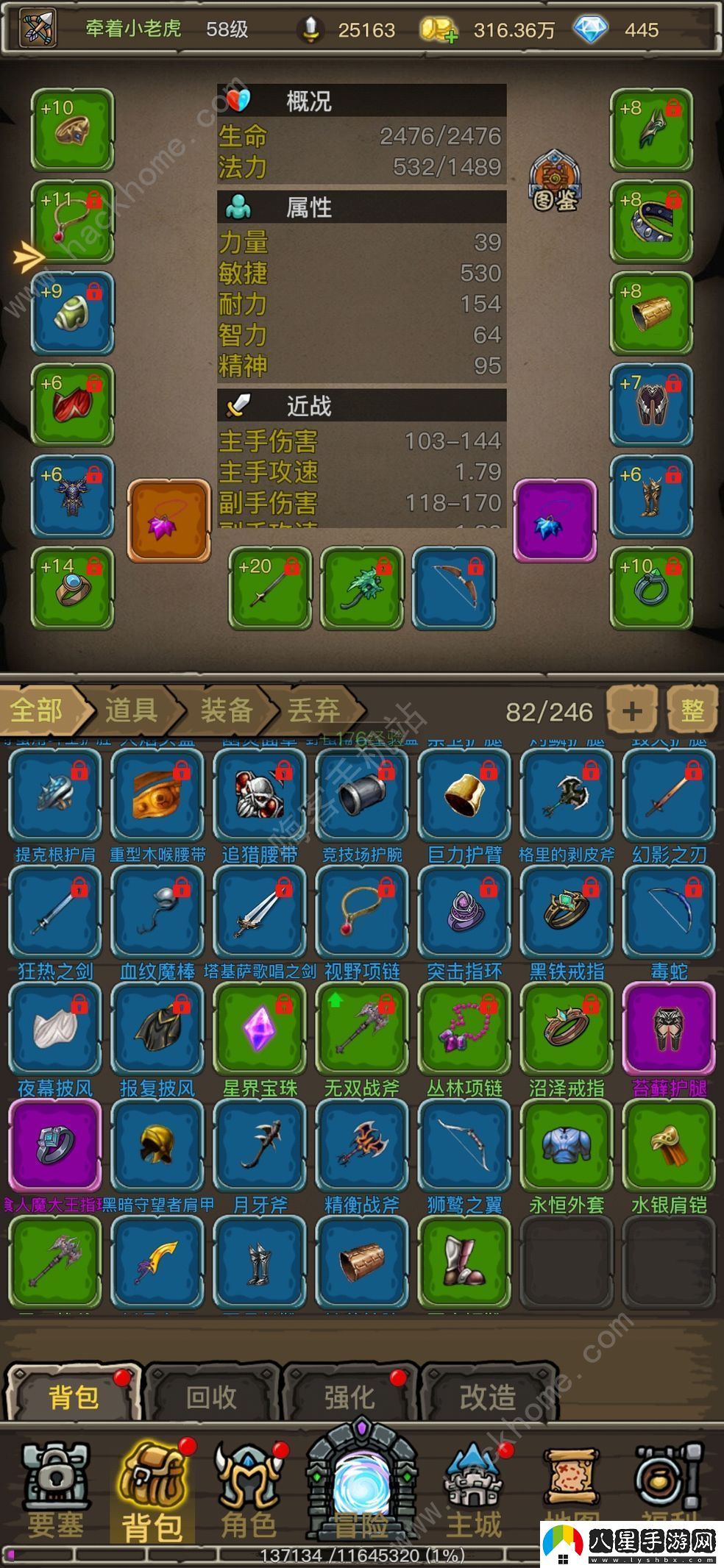Select the equipped +20 sword weapon slot
Screen dimensions: 724x1568
pos(270,588)
